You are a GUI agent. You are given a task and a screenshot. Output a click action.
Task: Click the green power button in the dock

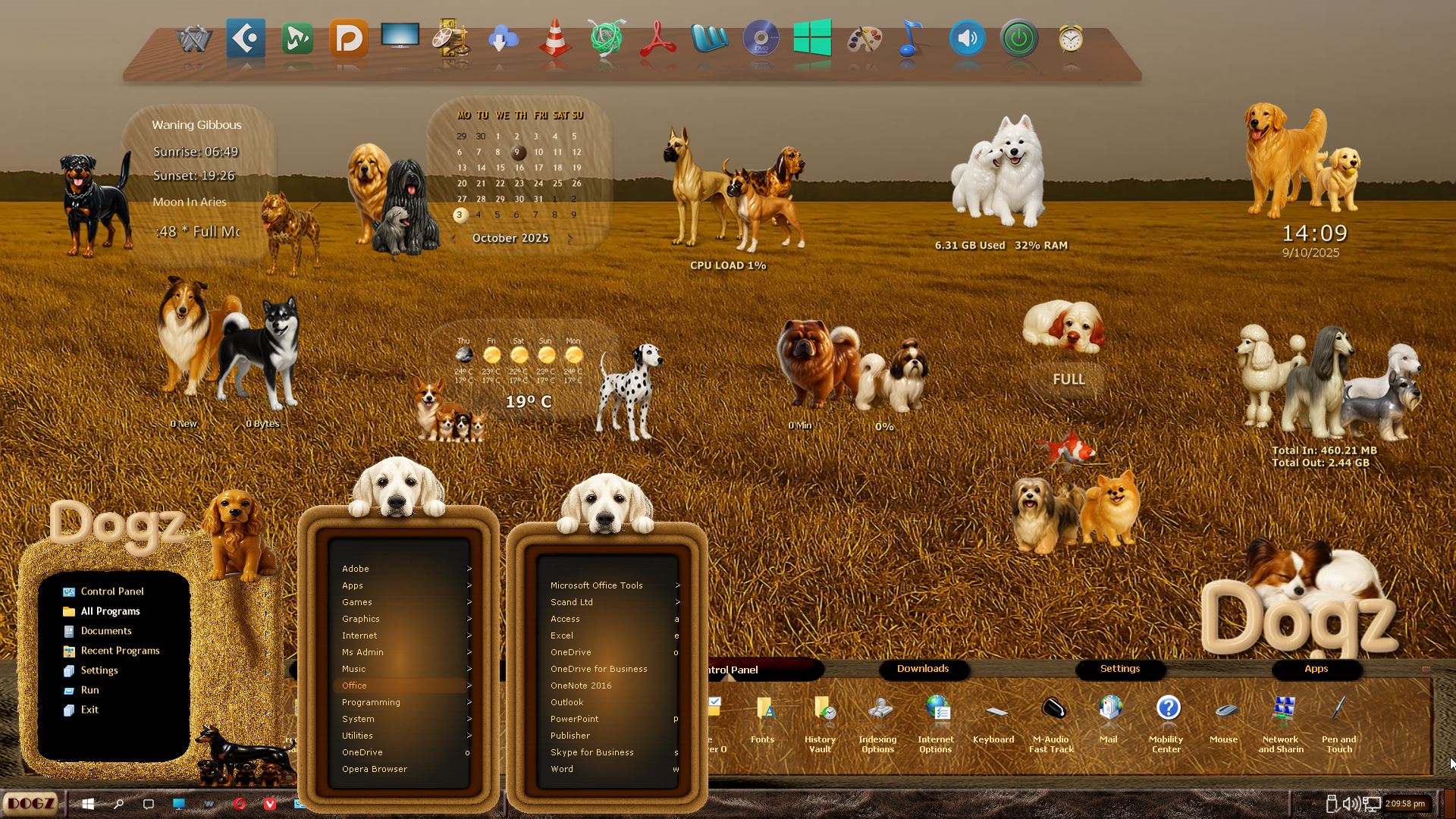click(1018, 38)
